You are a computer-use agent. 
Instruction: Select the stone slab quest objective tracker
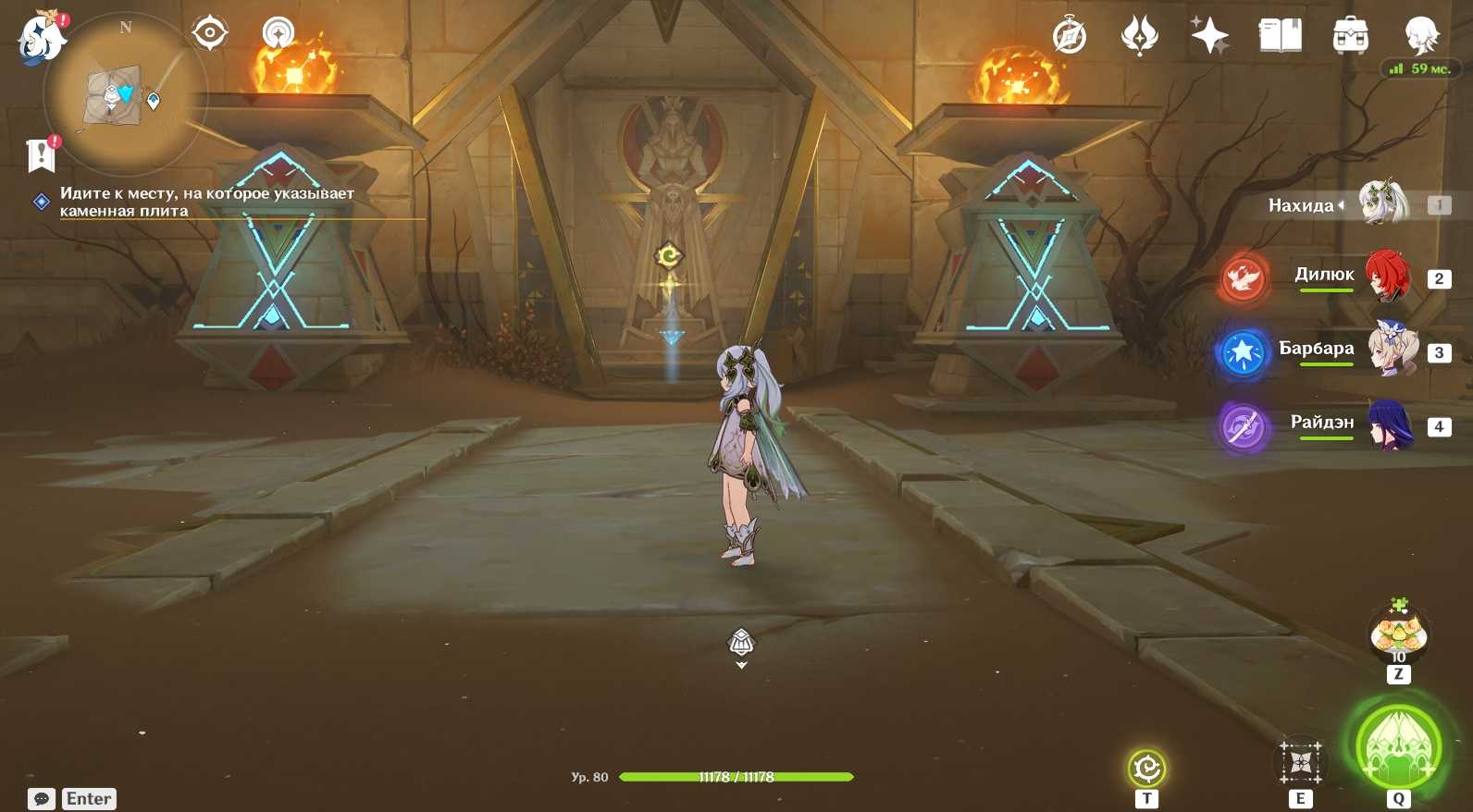tap(206, 202)
